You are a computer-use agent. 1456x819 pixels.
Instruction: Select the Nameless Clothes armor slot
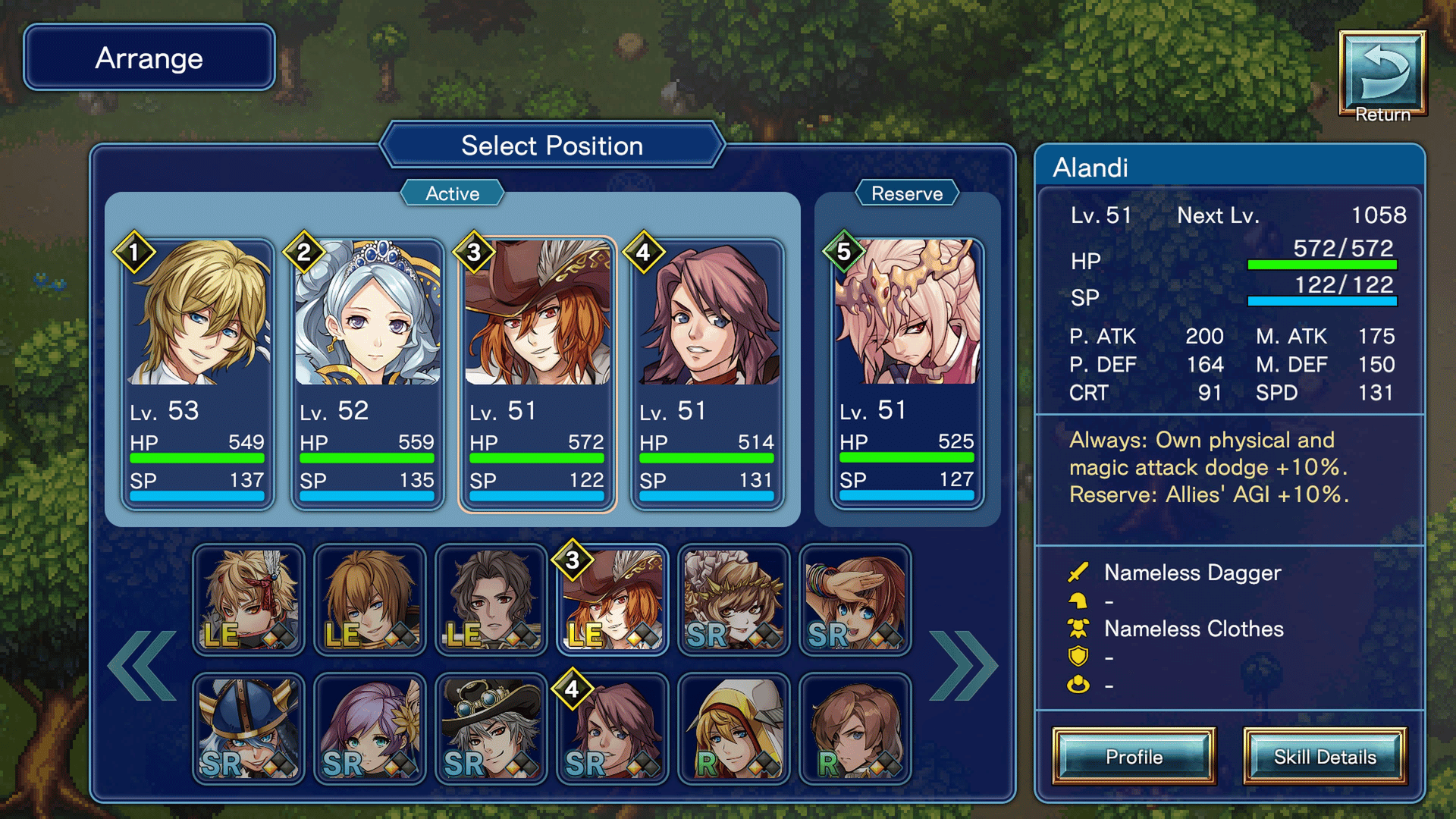(1193, 629)
